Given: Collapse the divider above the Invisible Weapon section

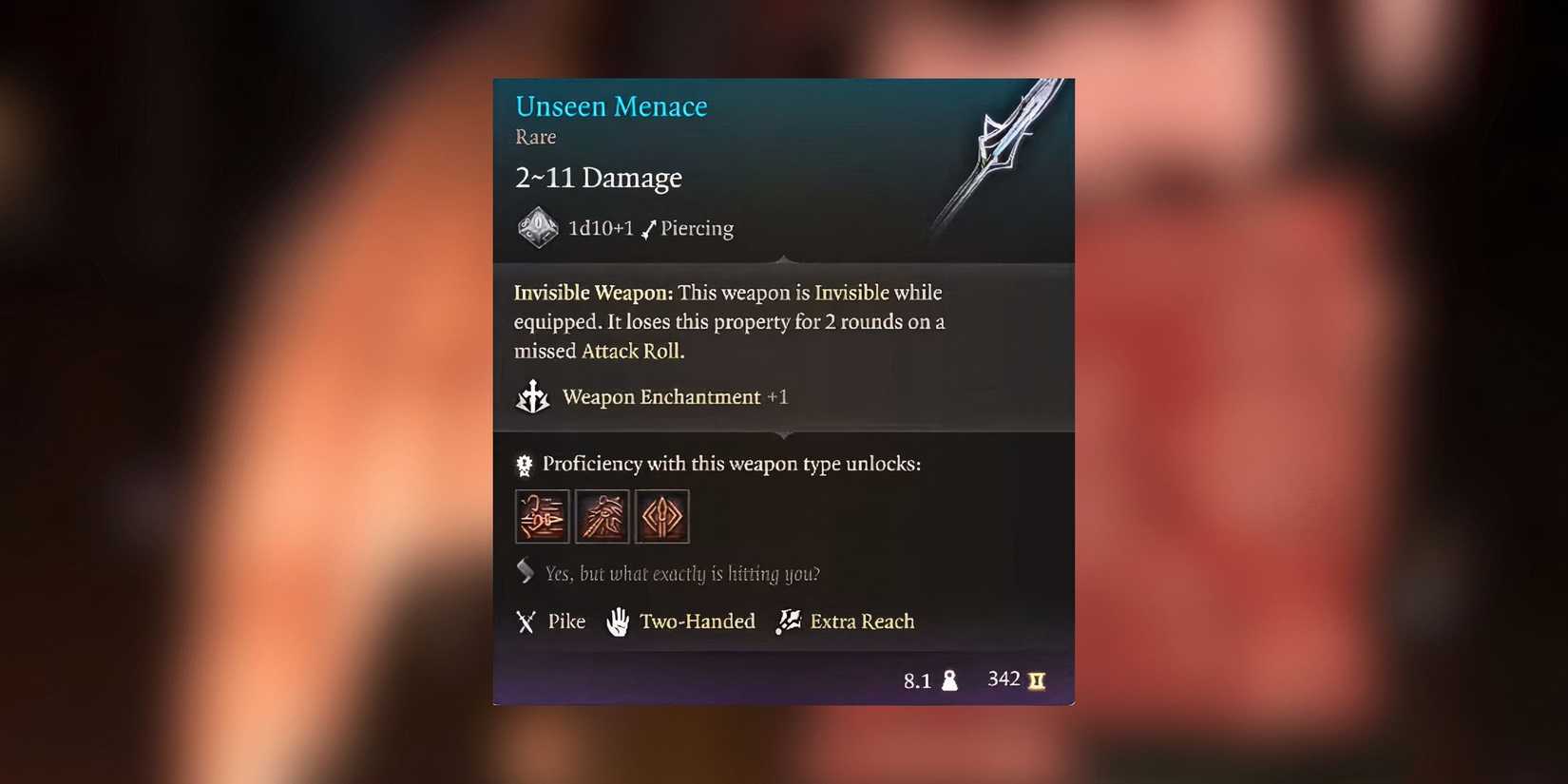Looking at the screenshot, I should pos(783,258).
